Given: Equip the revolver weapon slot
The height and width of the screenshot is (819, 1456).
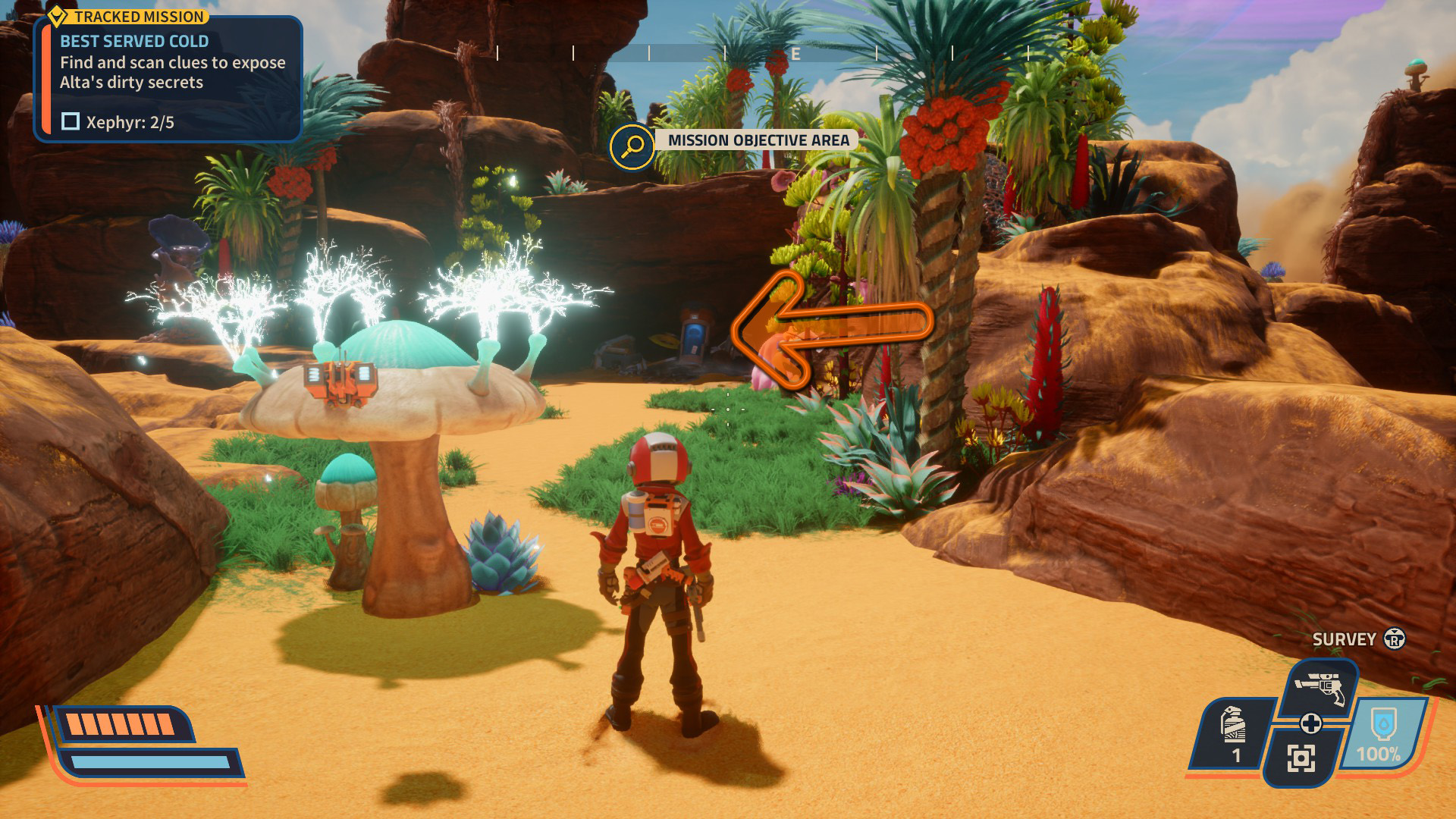Looking at the screenshot, I should click(x=1319, y=687).
